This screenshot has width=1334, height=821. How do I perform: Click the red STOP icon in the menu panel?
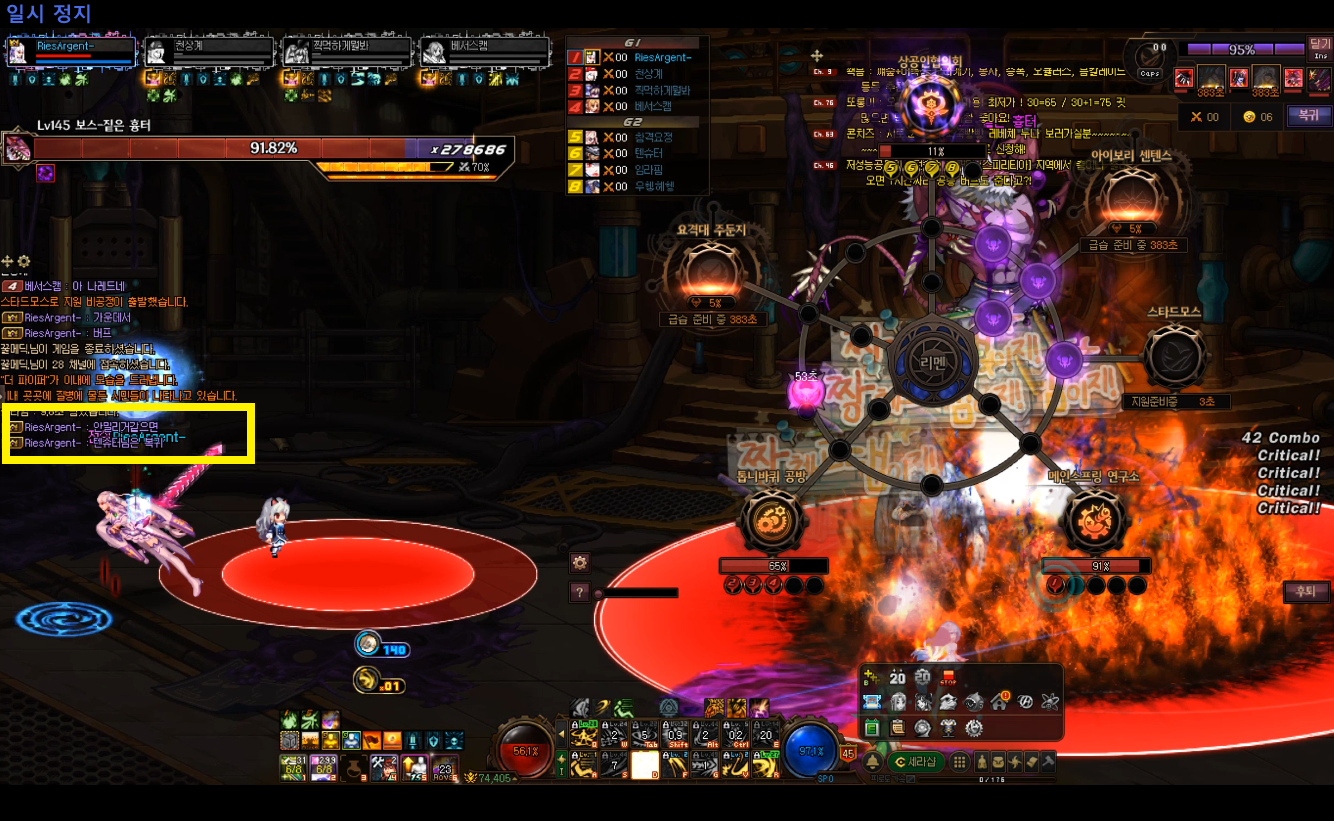point(947,677)
